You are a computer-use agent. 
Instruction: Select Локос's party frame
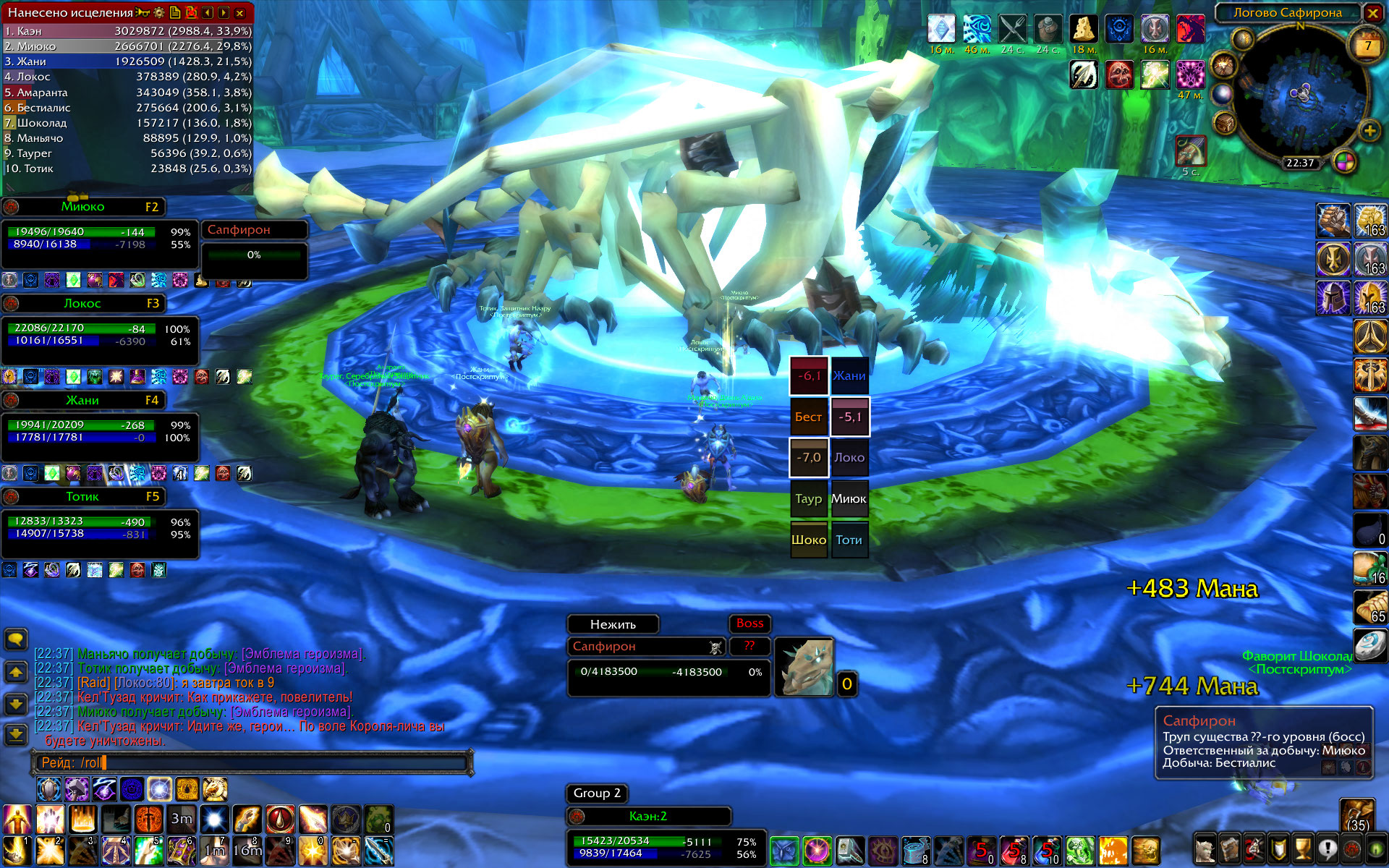click(x=83, y=304)
